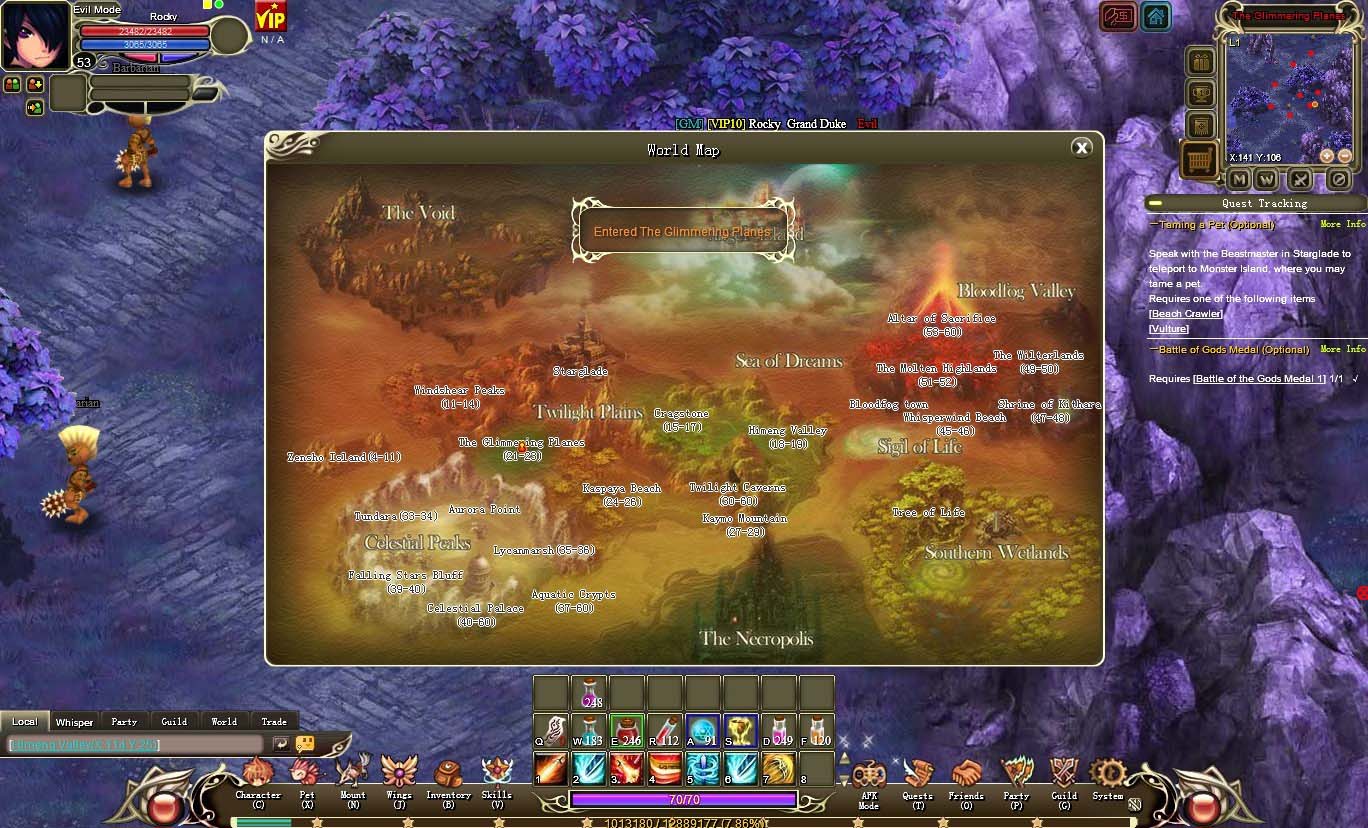This screenshot has width=1368, height=828.
Task: Switch to the World chat tab
Action: (224, 722)
